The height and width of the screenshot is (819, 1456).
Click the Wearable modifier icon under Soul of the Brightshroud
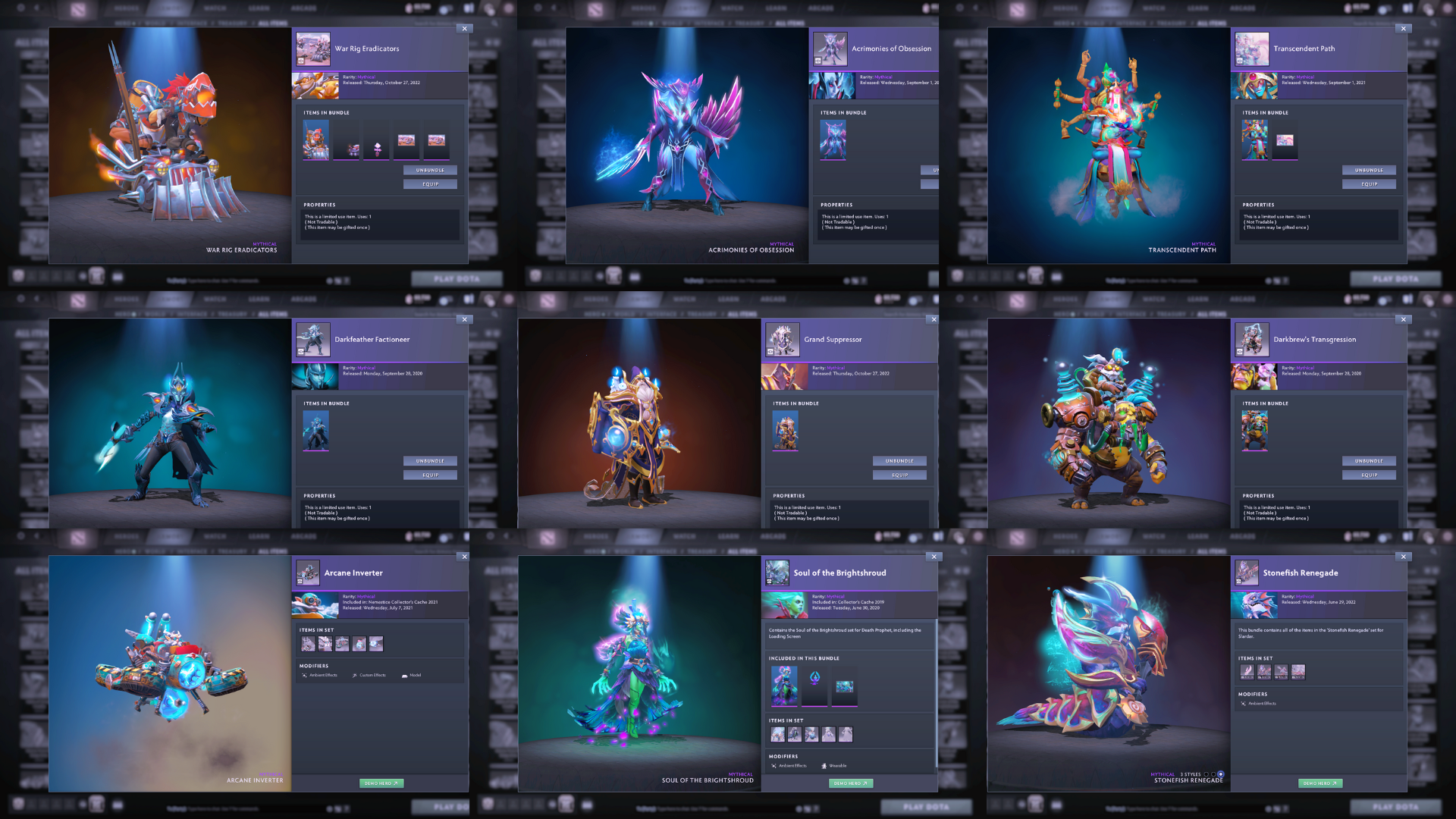824,766
